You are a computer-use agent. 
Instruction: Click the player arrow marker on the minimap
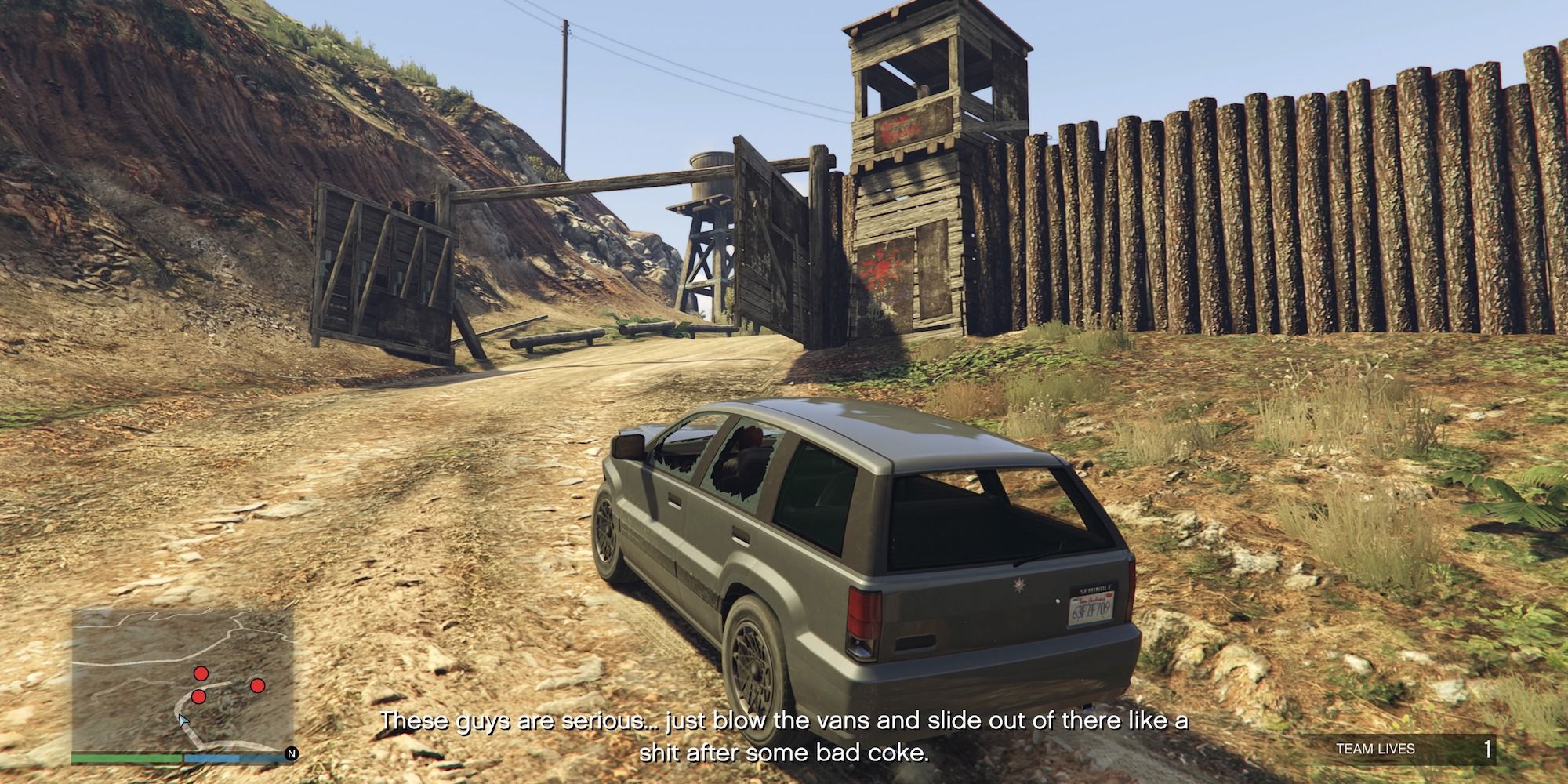(x=183, y=720)
